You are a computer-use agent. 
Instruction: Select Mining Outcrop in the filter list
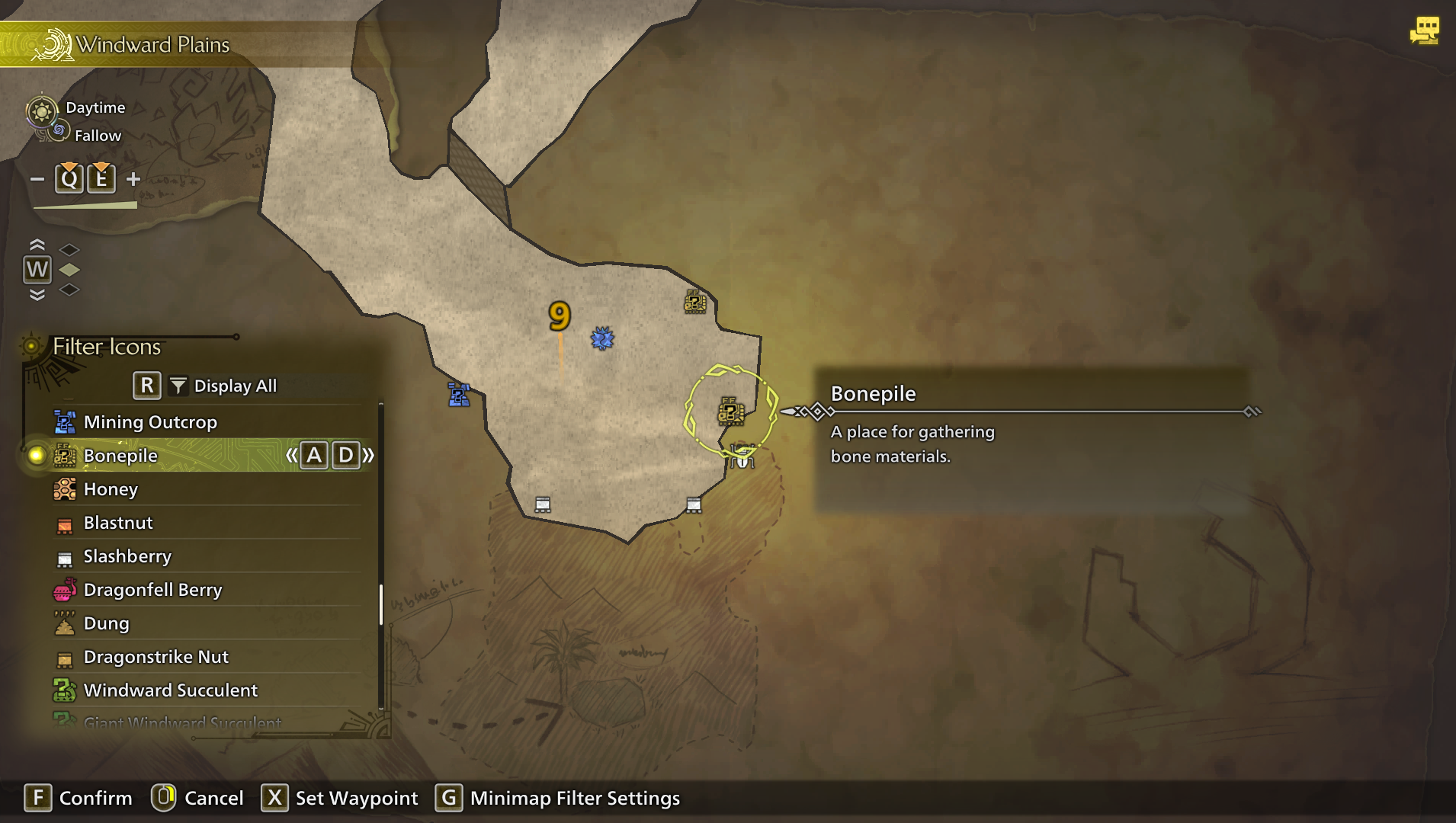point(150,422)
